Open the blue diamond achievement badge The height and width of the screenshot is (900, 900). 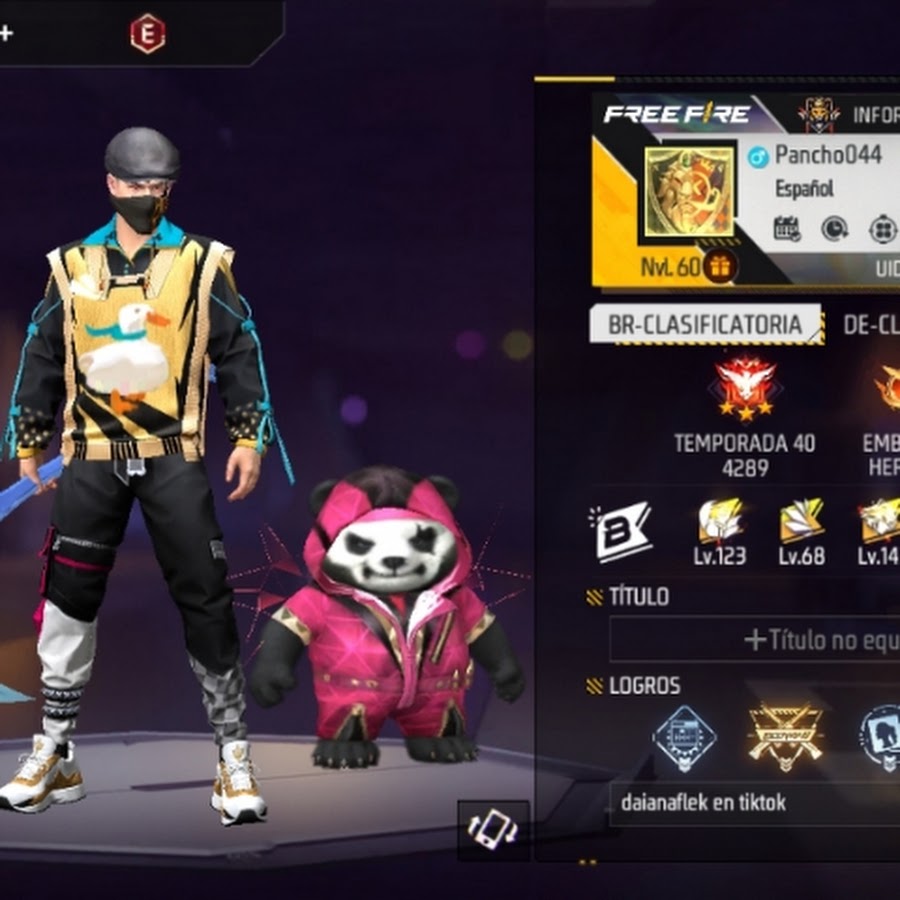[x=684, y=739]
